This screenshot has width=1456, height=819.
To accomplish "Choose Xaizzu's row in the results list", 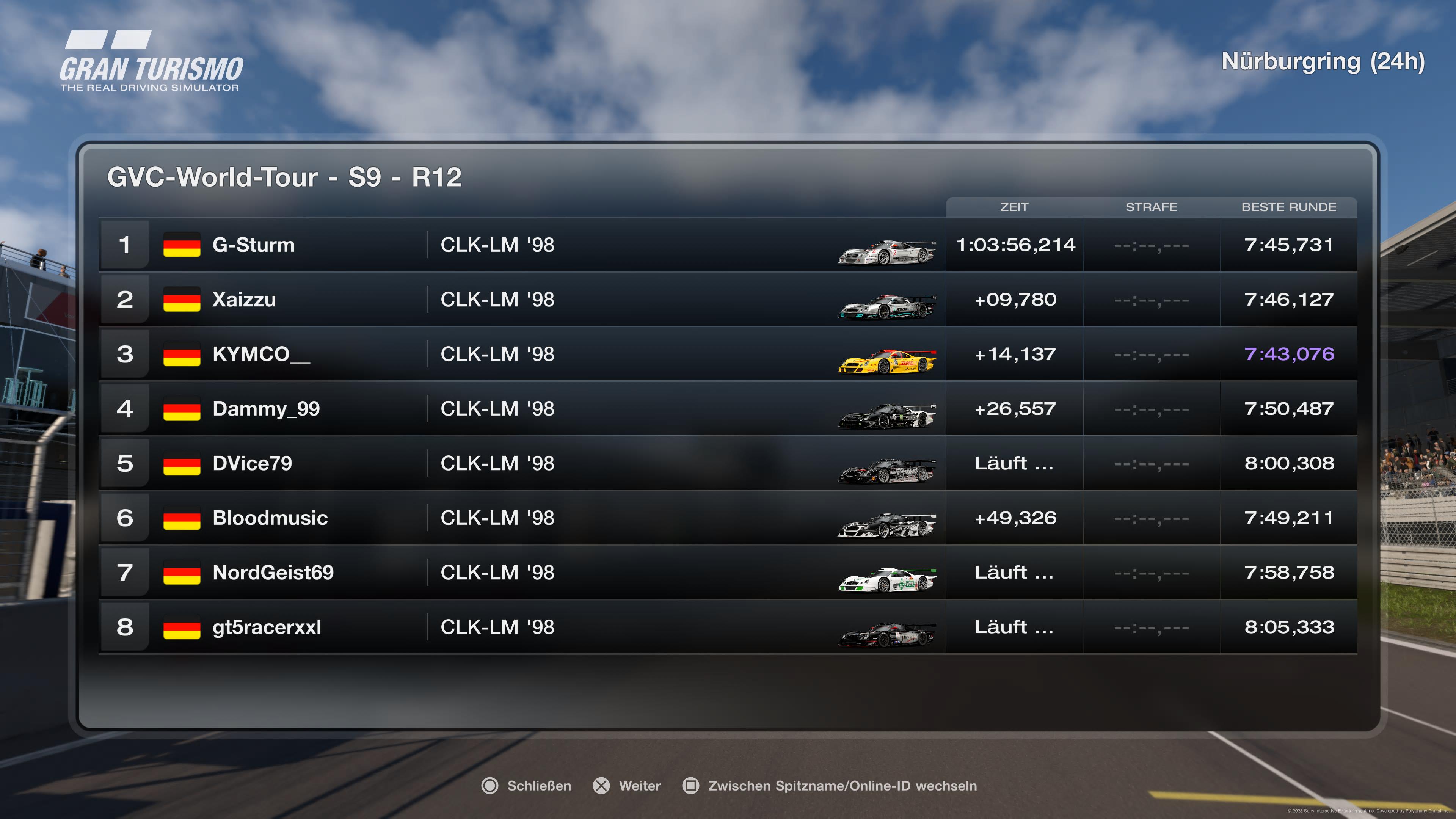I will click(x=244, y=300).
